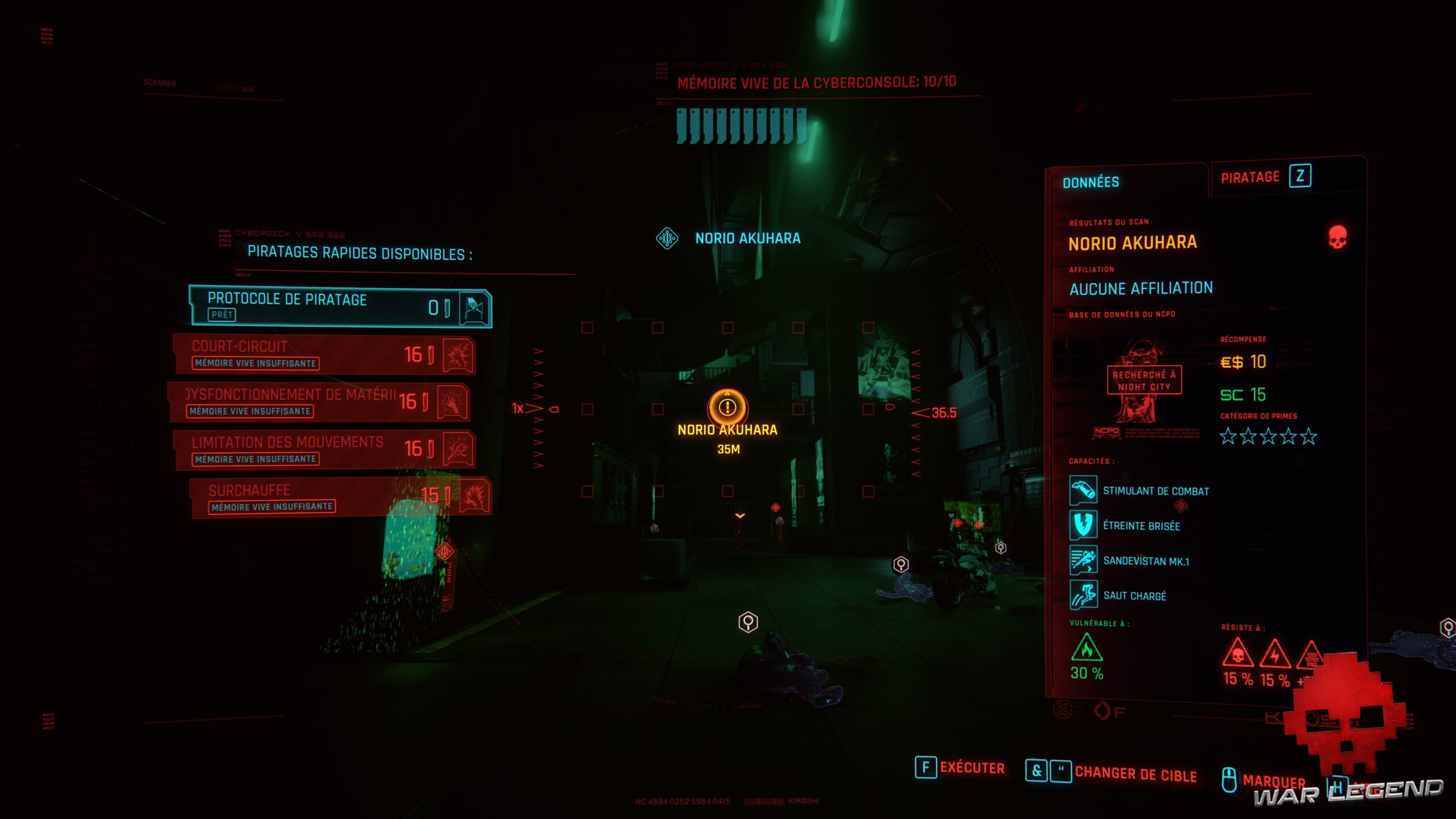This screenshot has width=1456, height=819.
Task: Pick the Dysfonctionnement de Matériel quickhack
Action: pos(318,402)
